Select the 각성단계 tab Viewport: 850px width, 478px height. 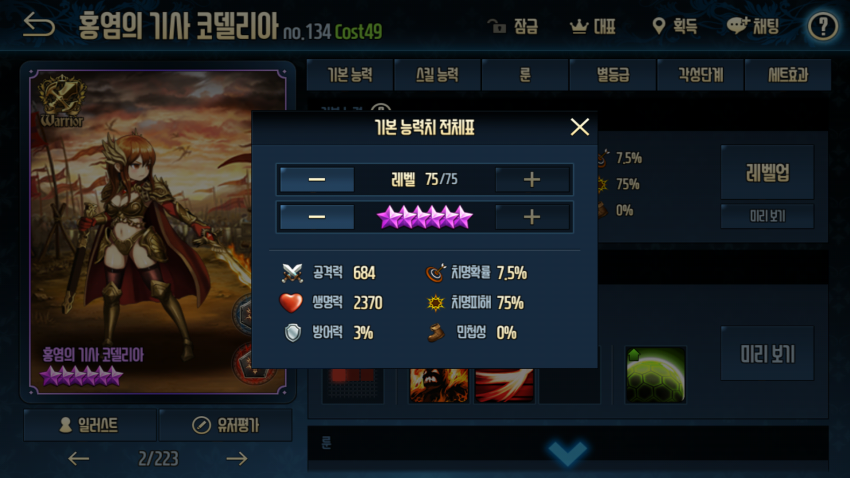tap(700, 75)
